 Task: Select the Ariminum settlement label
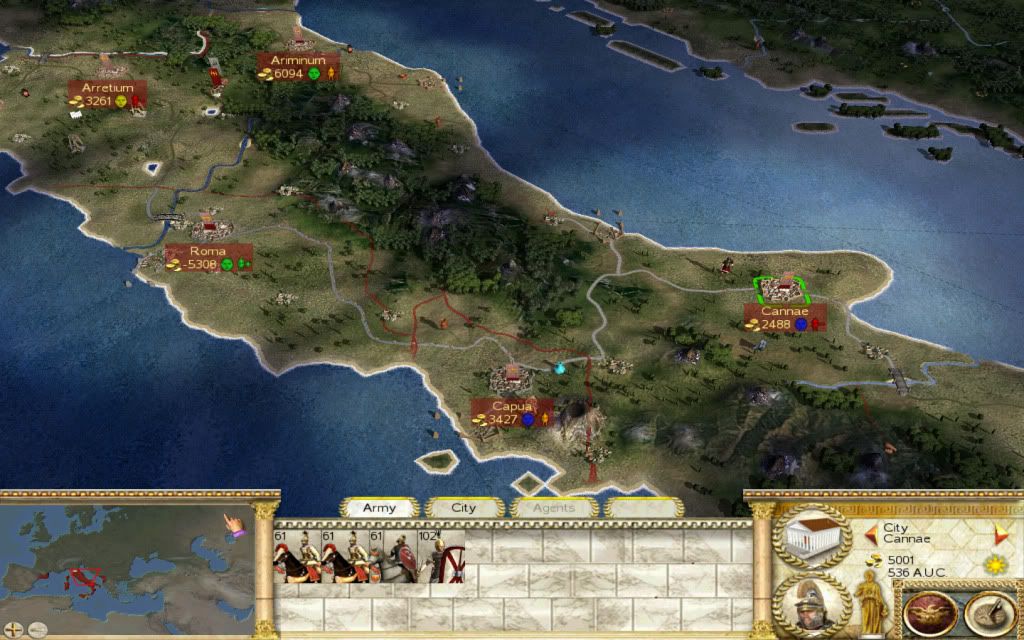[298, 66]
